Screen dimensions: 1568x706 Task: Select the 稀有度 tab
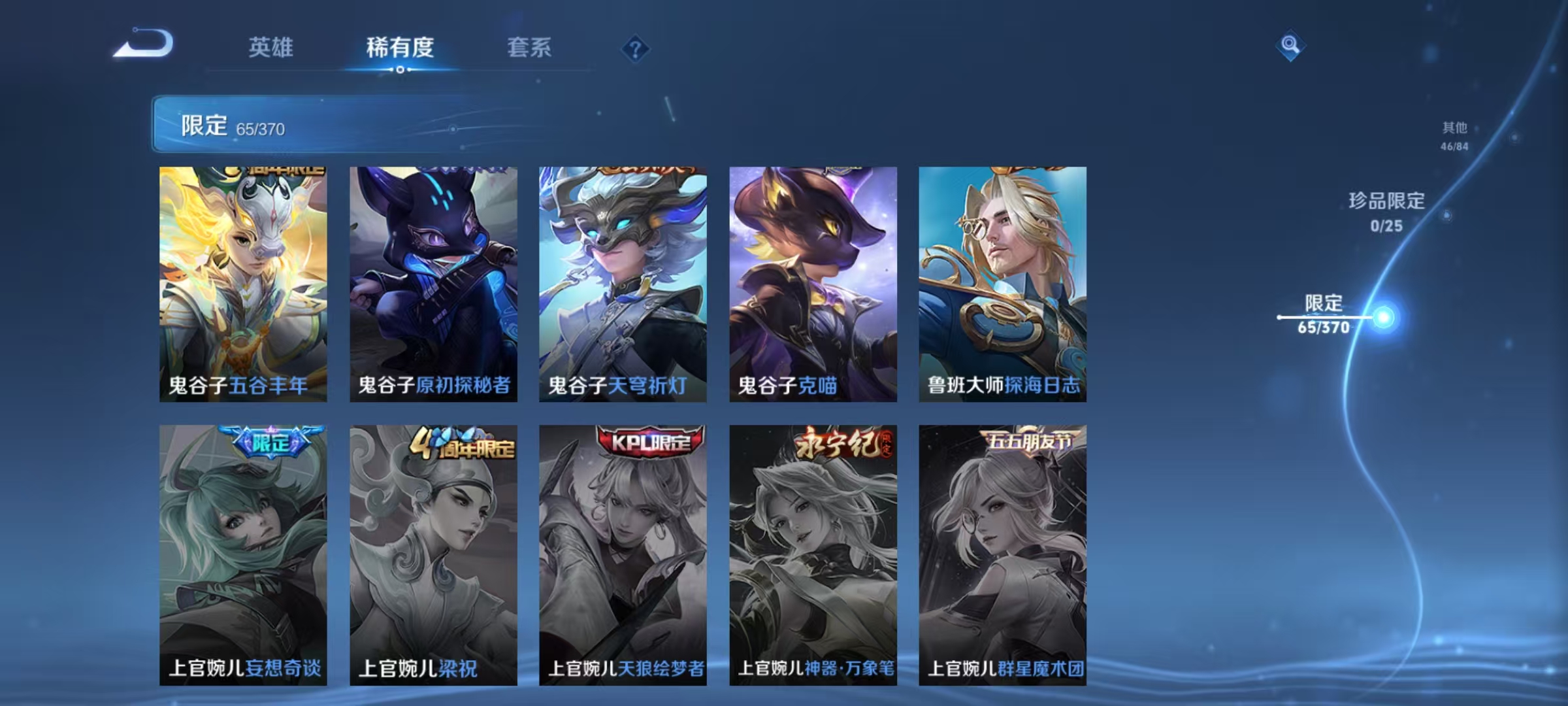(x=400, y=47)
